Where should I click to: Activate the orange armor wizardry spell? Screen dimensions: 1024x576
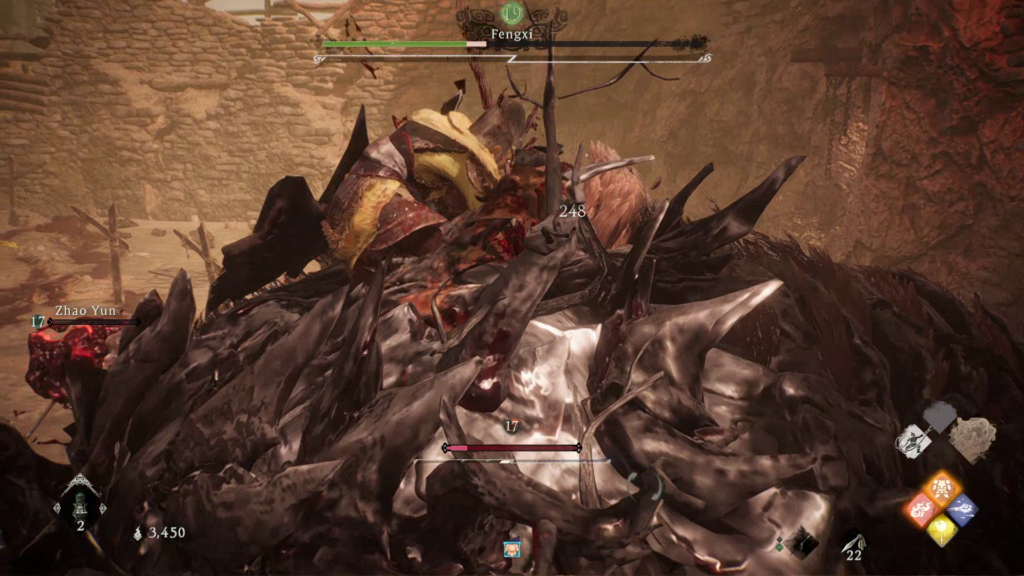pyautogui.click(x=941, y=487)
